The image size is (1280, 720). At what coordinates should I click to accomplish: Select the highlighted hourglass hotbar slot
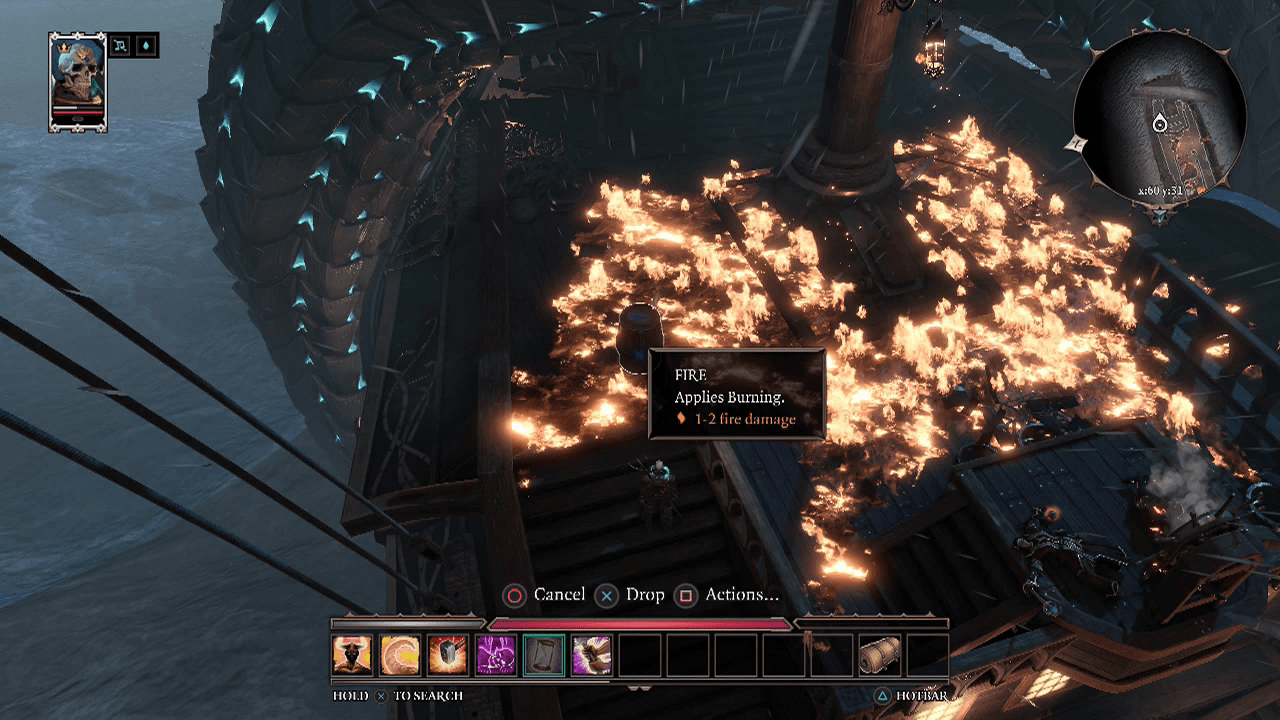pos(544,655)
